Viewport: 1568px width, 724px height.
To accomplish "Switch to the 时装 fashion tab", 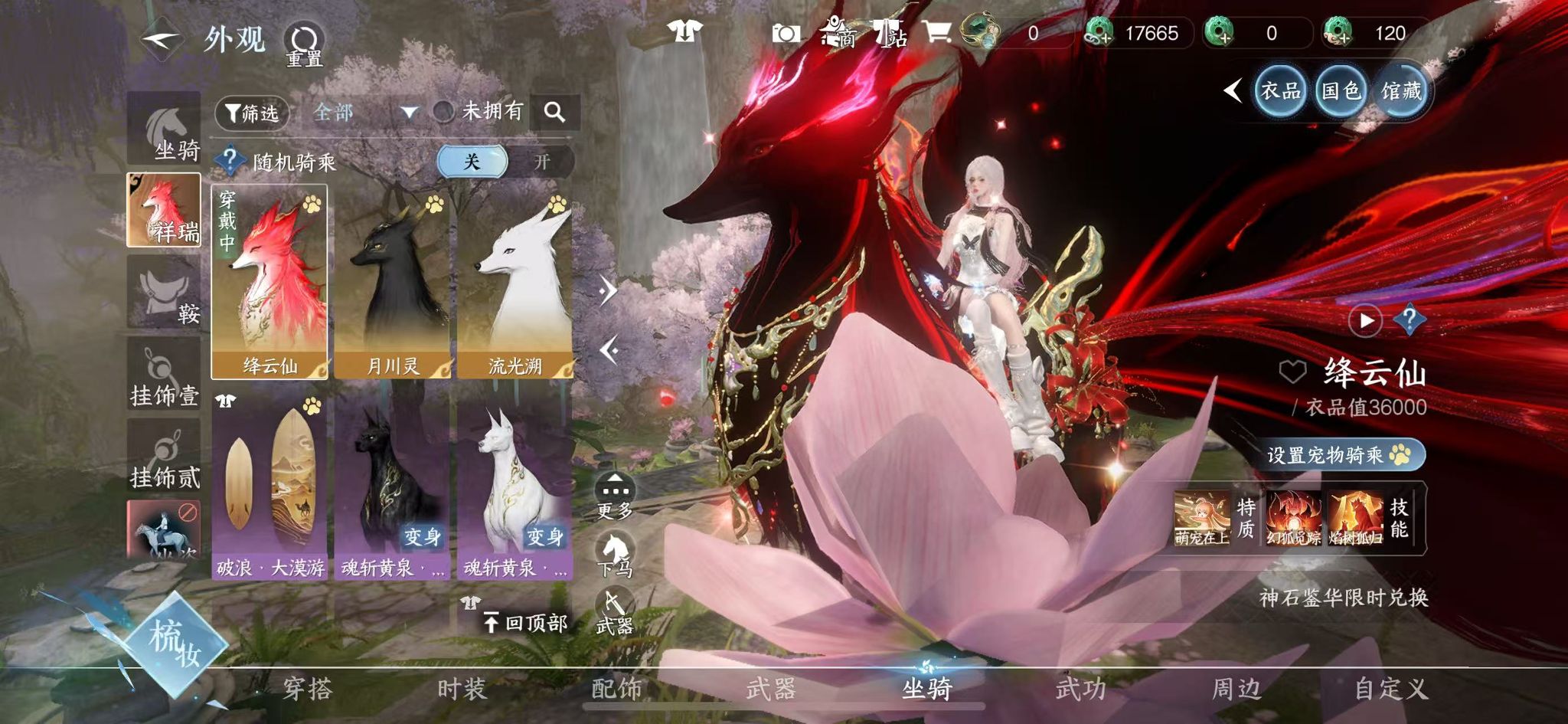I will [462, 689].
